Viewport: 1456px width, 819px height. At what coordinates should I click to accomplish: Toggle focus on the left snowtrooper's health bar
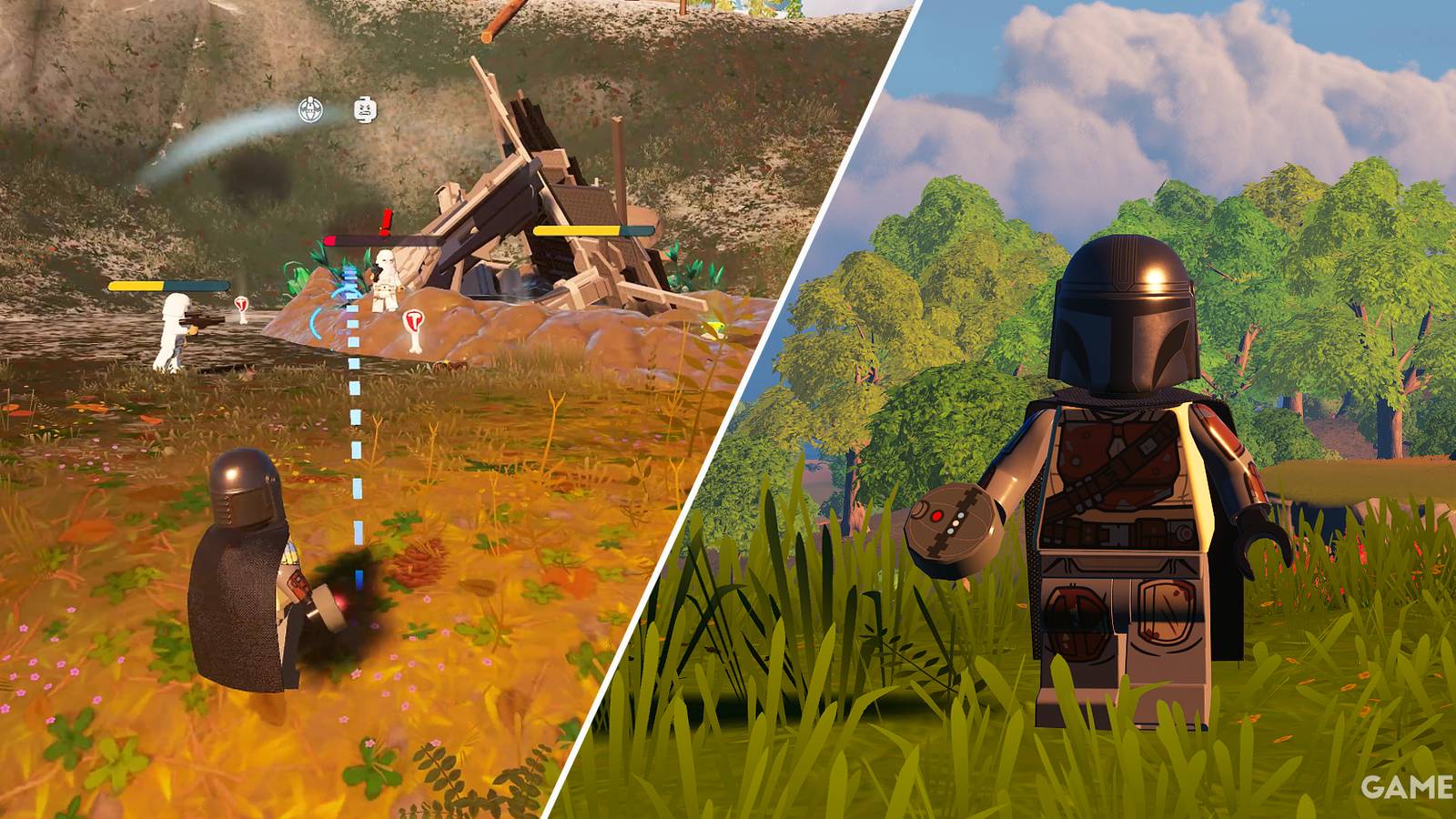pyautogui.click(x=168, y=286)
